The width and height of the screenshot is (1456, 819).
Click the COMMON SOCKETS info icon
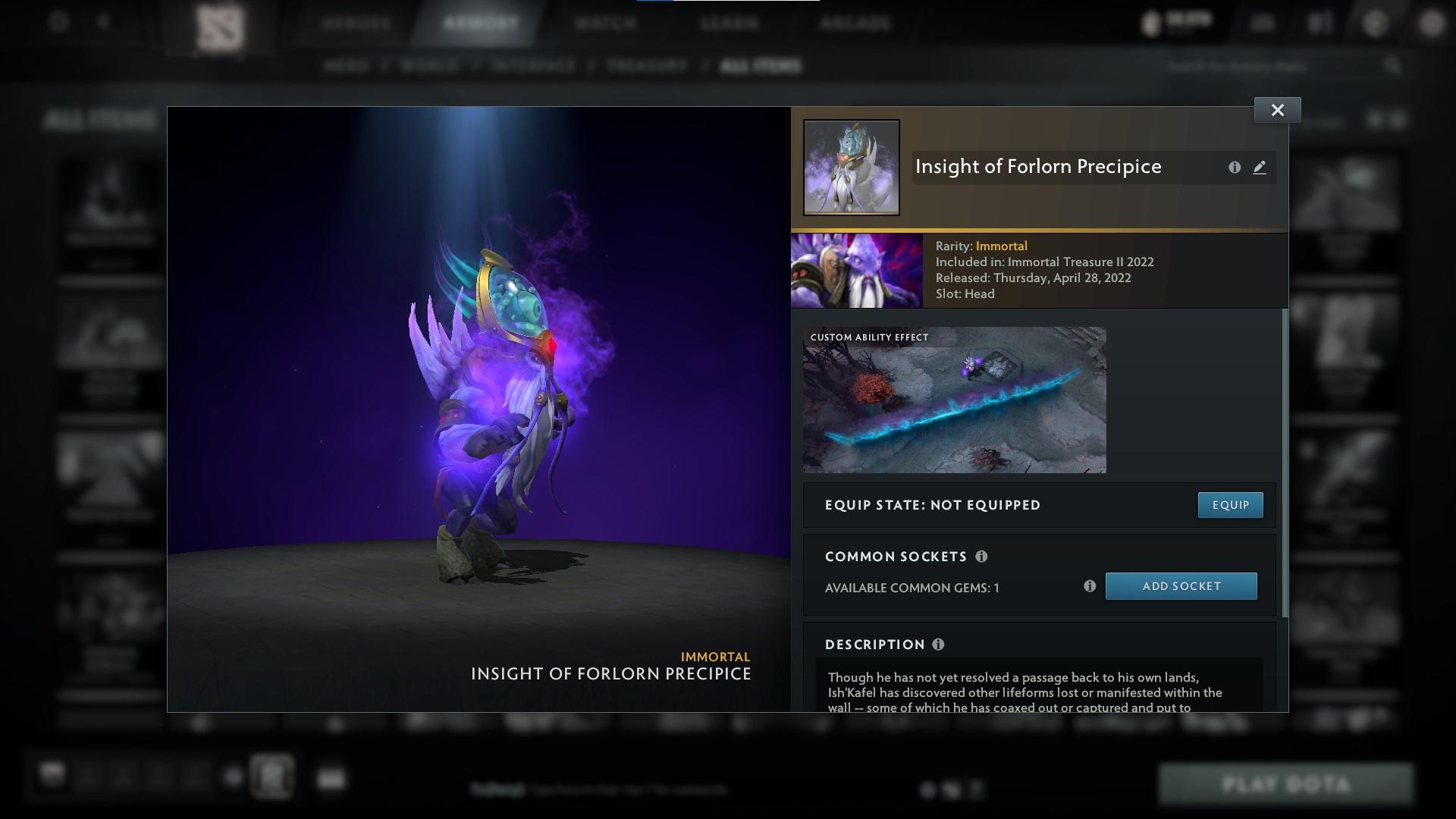point(982,557)
